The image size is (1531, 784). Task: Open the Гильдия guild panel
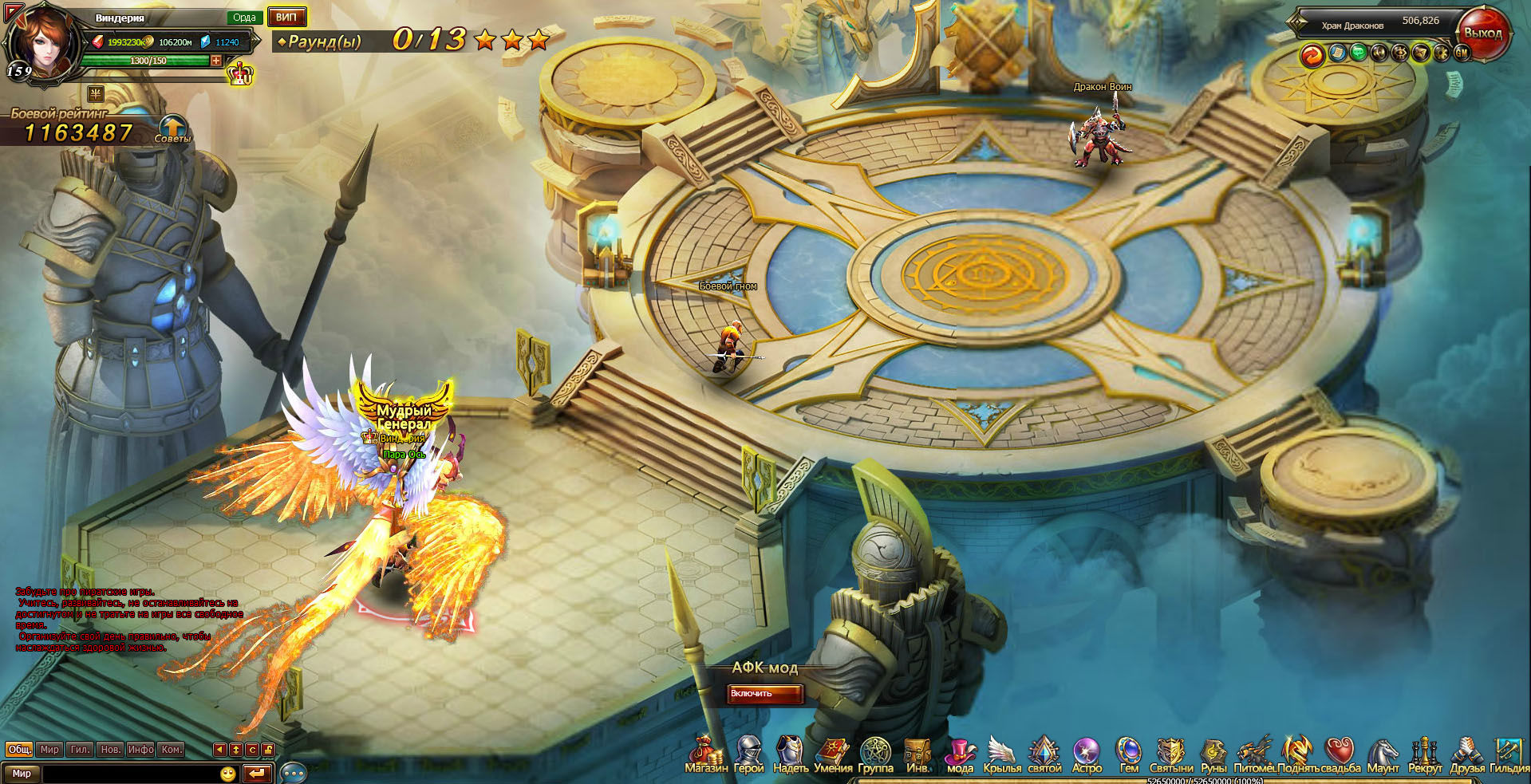(1509, 754)
